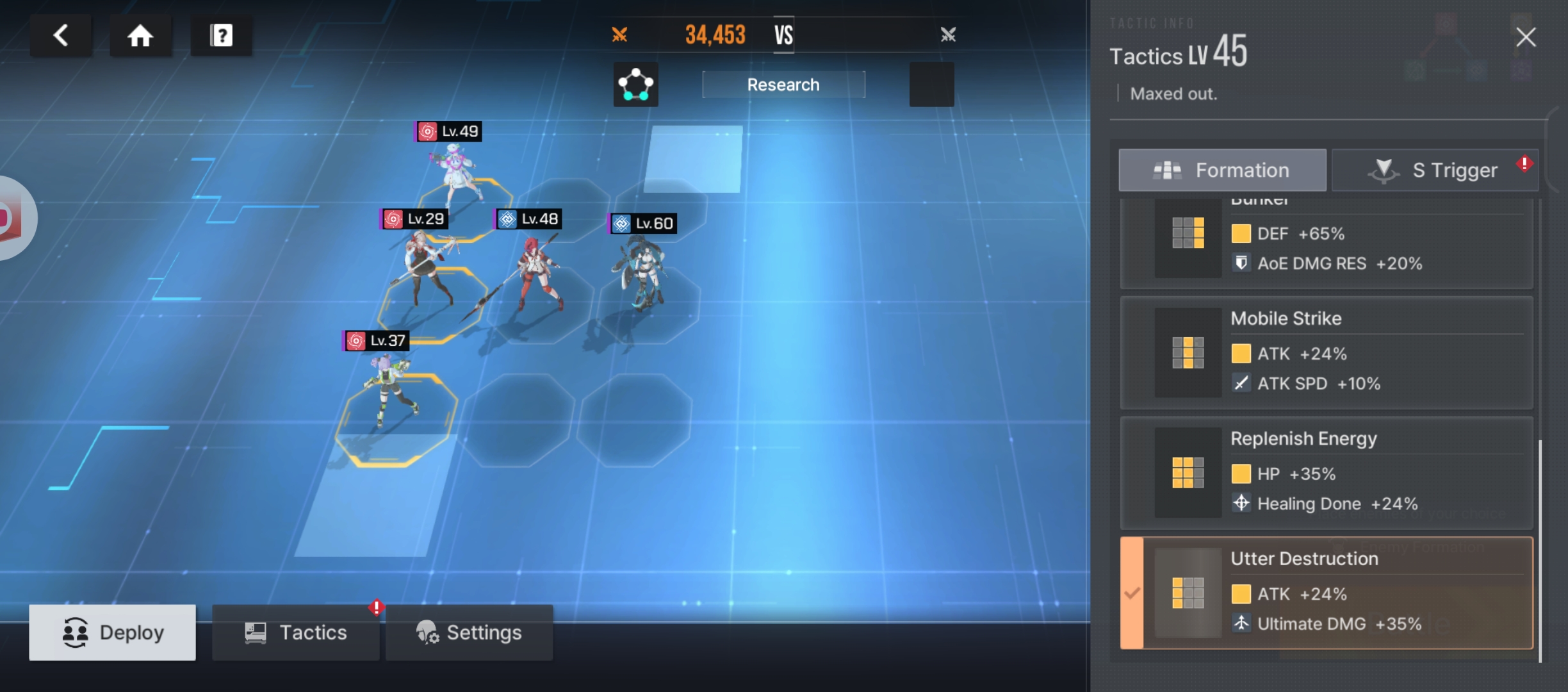Close the Tactic Info panel
1568x692 pixels.
click(x=1526, y=37)
